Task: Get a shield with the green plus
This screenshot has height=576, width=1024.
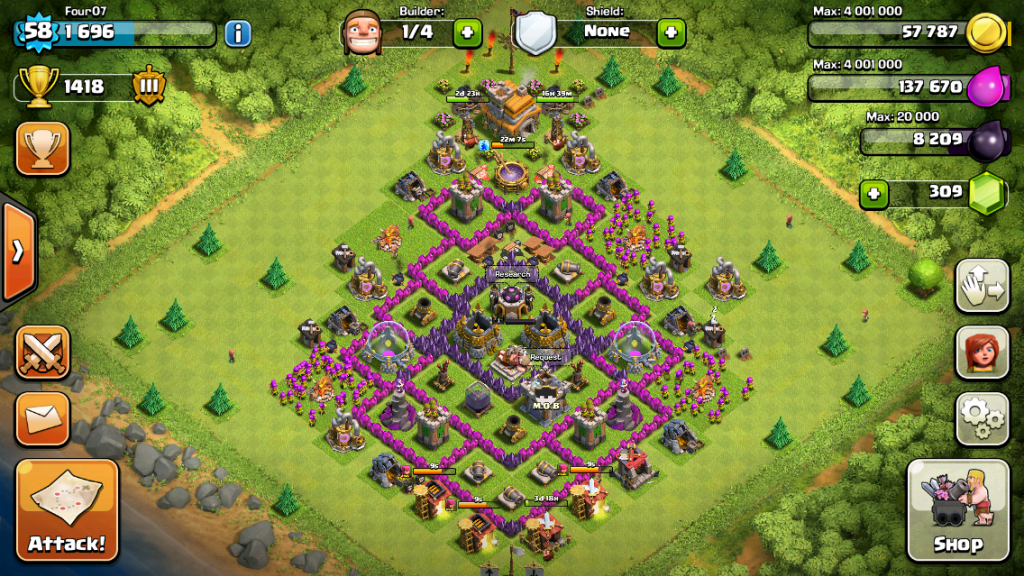Action: pyautogui.click(x=670, y=33)
